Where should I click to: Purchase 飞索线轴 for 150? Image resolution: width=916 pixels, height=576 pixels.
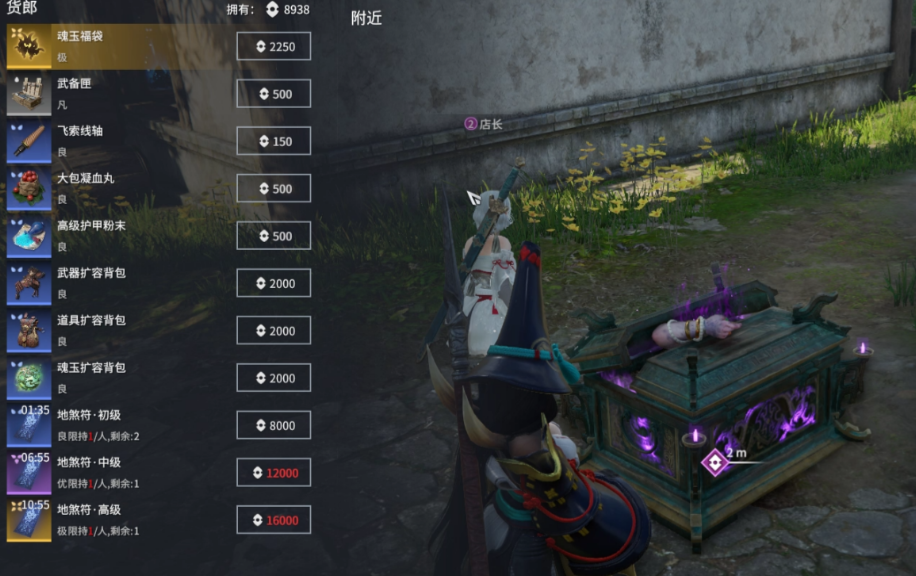click(273, 141)
